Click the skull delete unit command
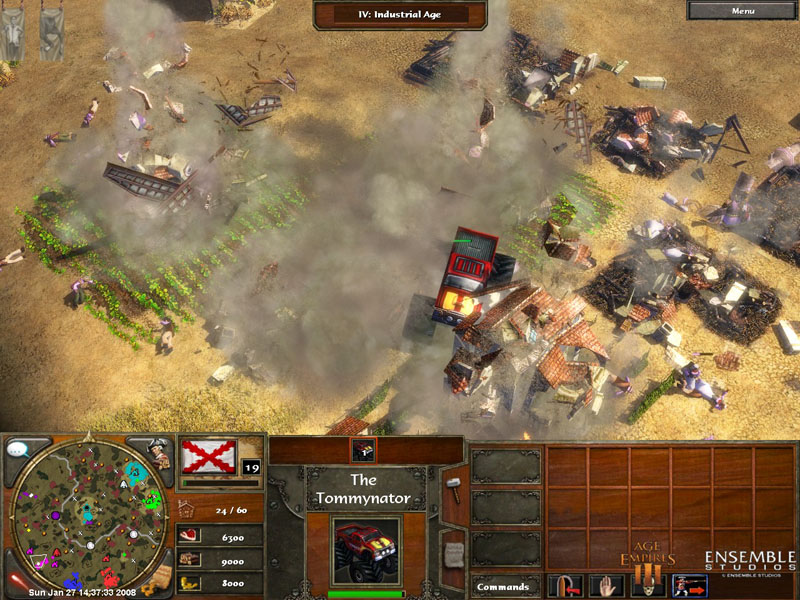Viewport: 800px width, 600px height. [x=645, y=584]
